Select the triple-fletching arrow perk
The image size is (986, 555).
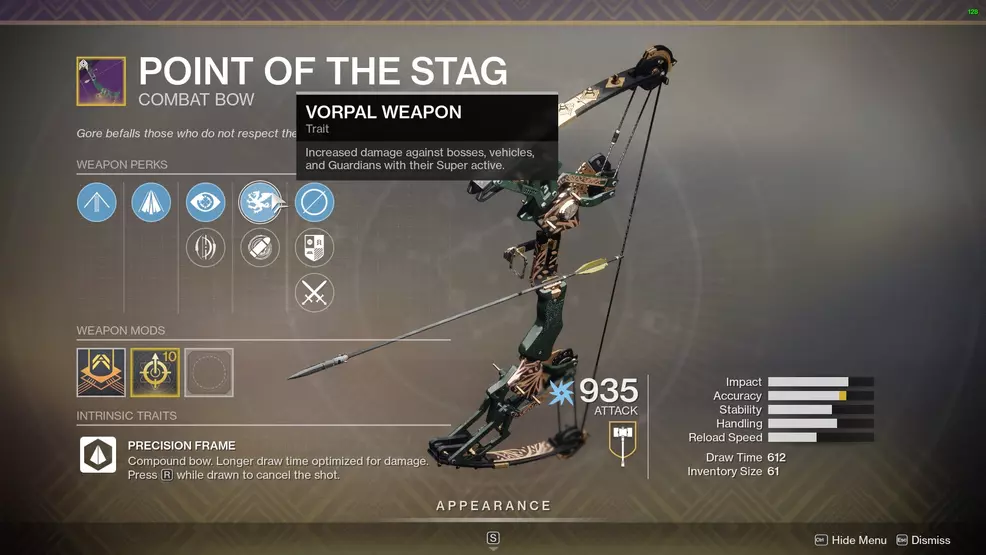151,203
